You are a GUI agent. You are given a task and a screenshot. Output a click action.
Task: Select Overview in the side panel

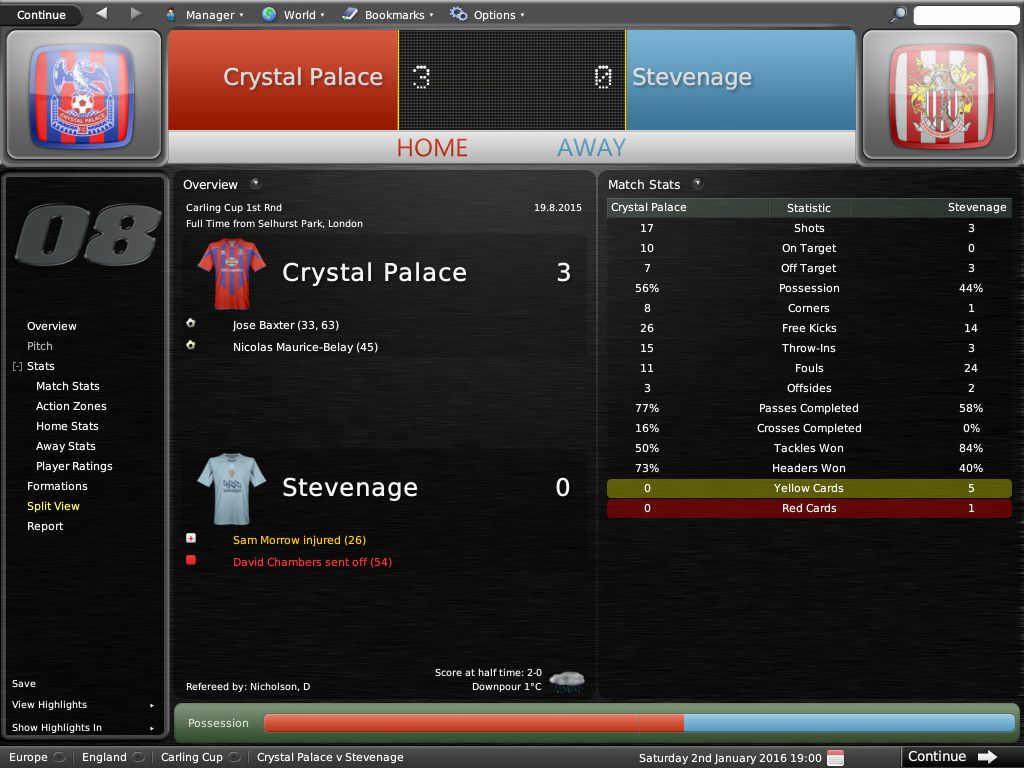[x=52, y=326]
